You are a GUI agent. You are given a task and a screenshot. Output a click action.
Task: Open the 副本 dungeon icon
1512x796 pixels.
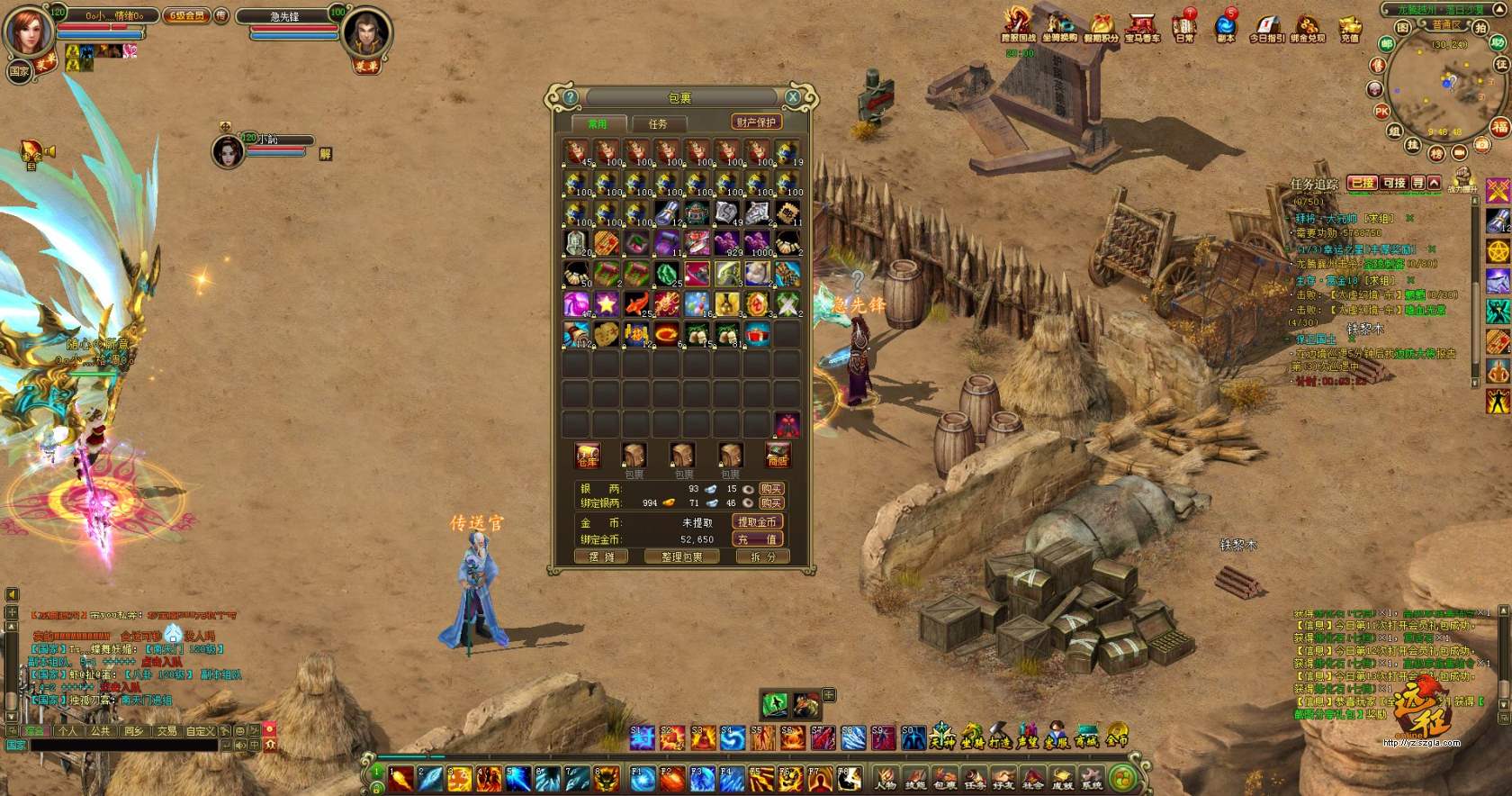pos(1226,27)
